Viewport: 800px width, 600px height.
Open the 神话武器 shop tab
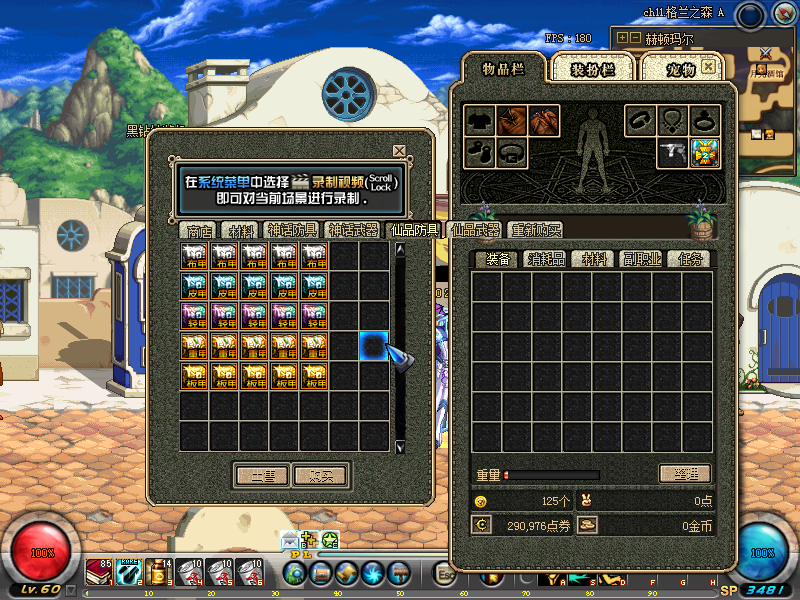(x=357, y=231)
